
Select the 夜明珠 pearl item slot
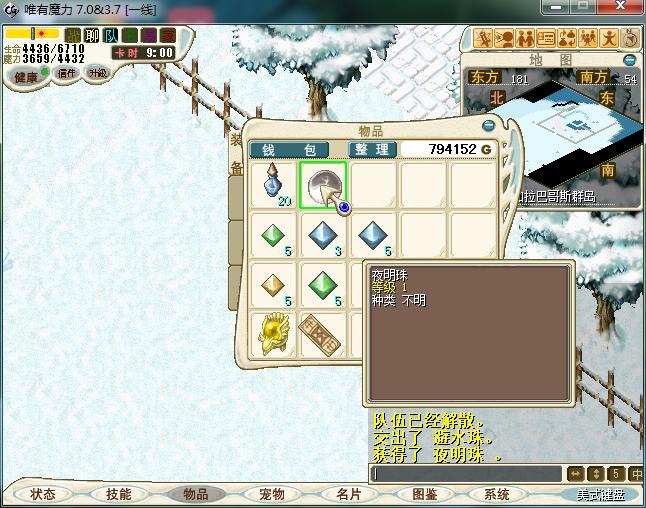[x=323, y=184]
